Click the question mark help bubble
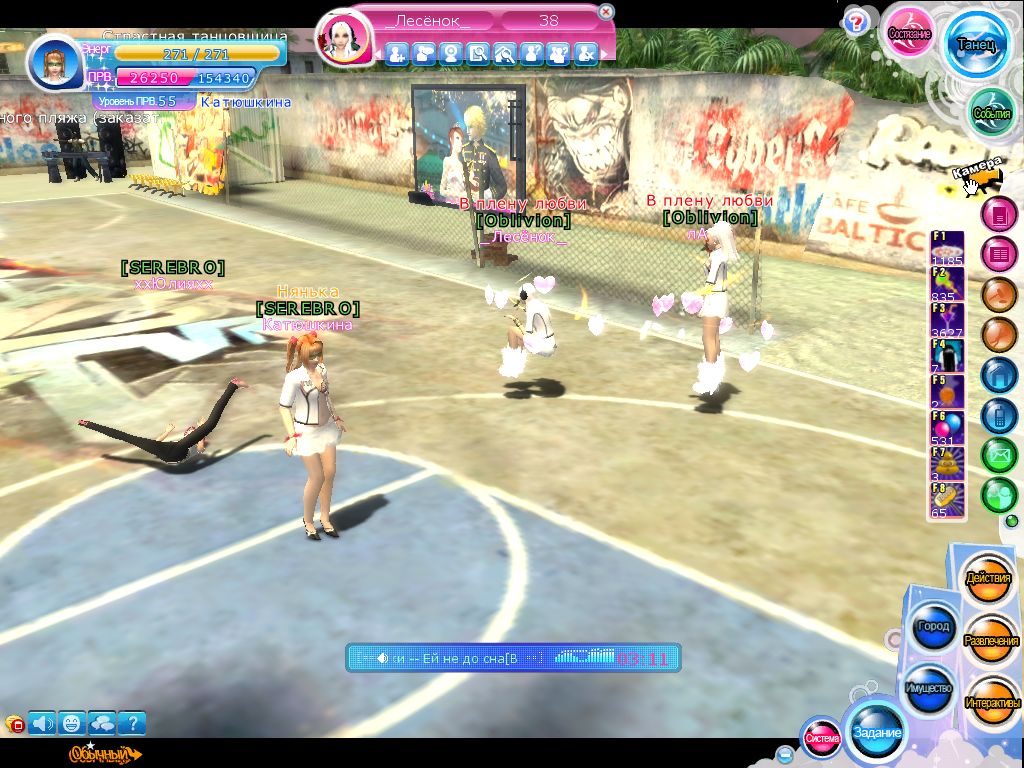 point(855,22)
